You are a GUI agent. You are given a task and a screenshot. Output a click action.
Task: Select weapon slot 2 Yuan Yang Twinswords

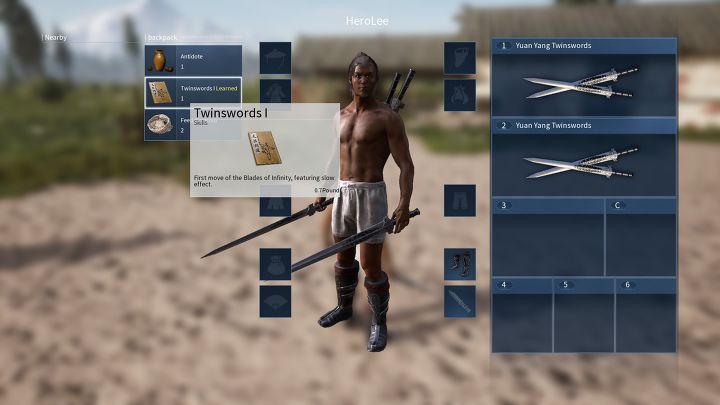583,156
